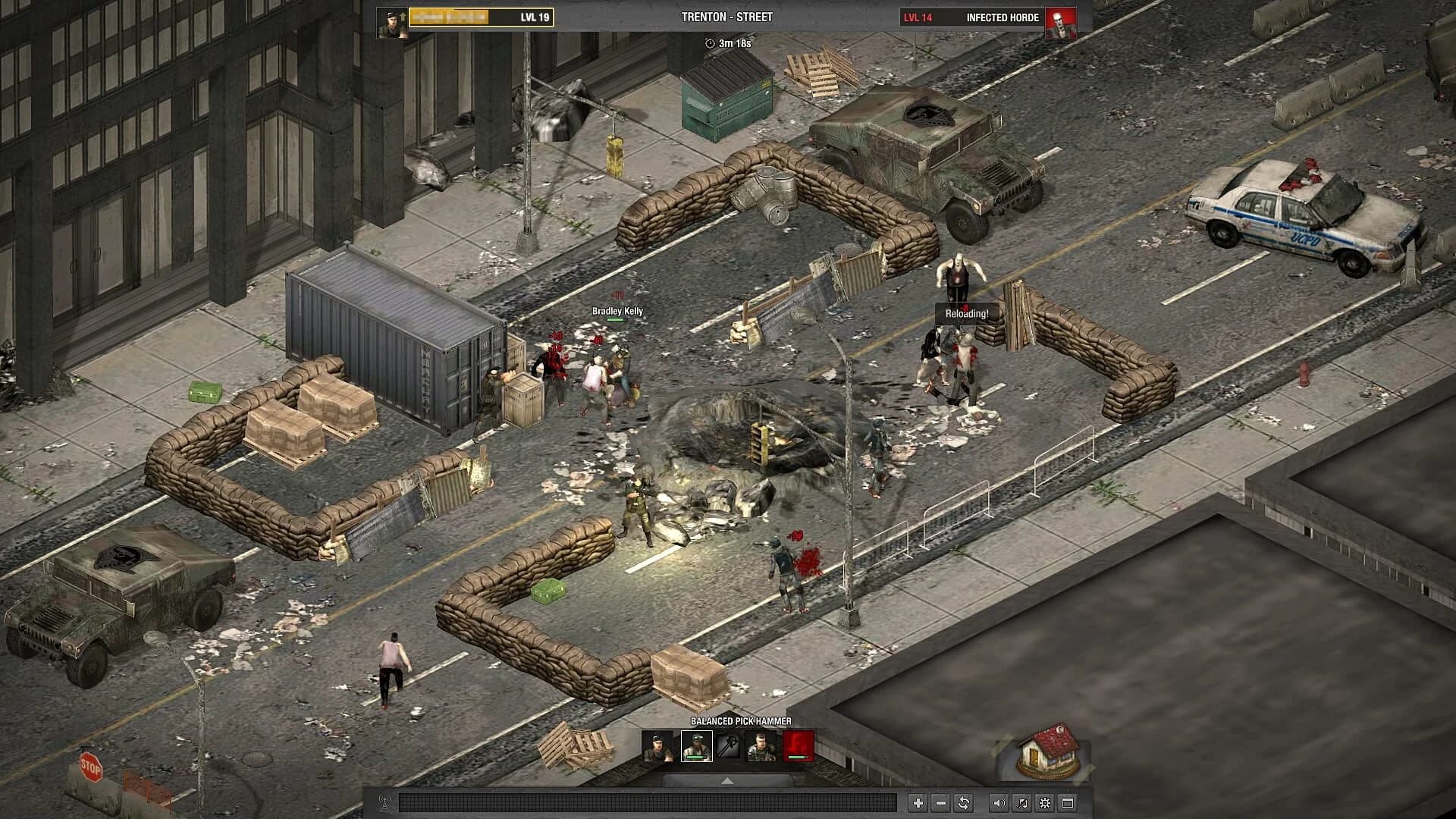1456x819 pixels.
Task: Open the Infected Horde LVL 14 panel
Action: 1001,17
